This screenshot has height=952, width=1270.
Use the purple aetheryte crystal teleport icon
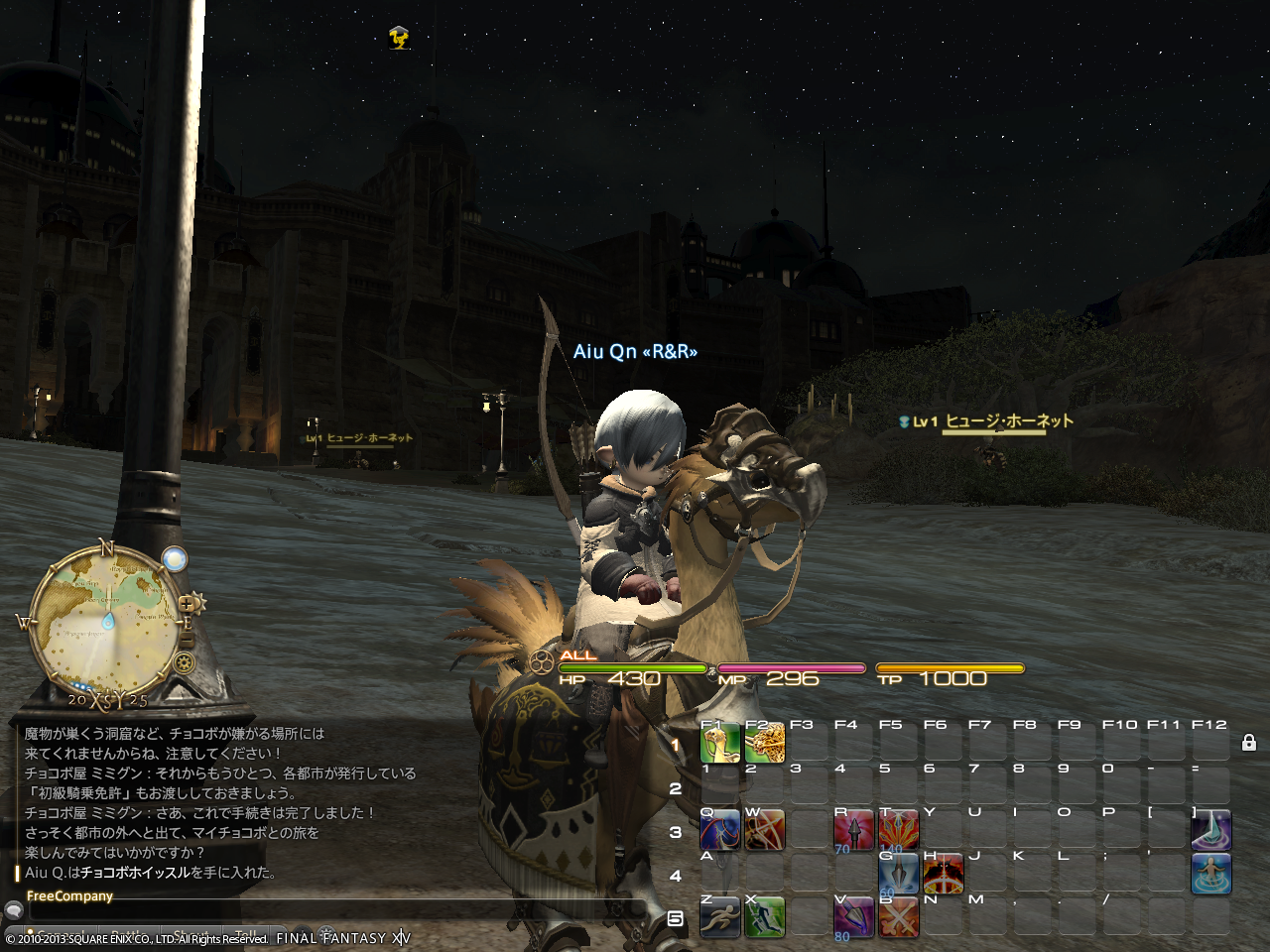(x=1210, y=830)
